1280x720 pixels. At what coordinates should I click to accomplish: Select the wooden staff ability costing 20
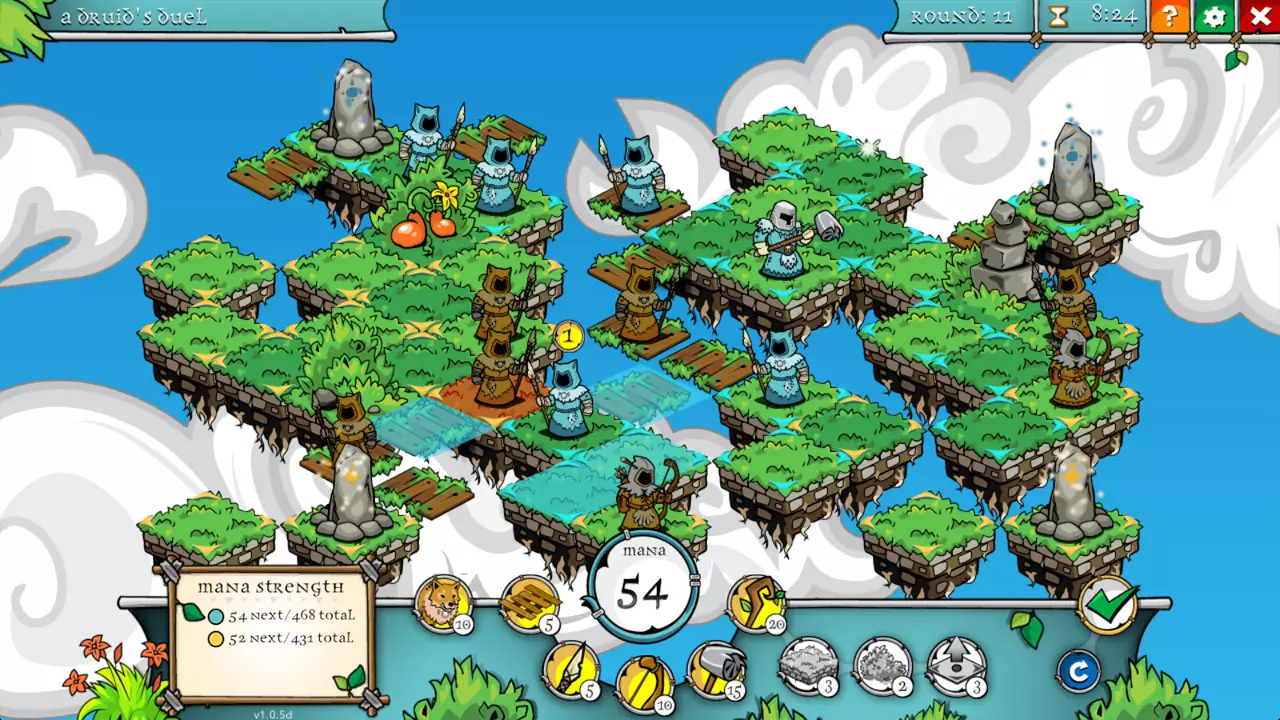click(x=755, y=603)
